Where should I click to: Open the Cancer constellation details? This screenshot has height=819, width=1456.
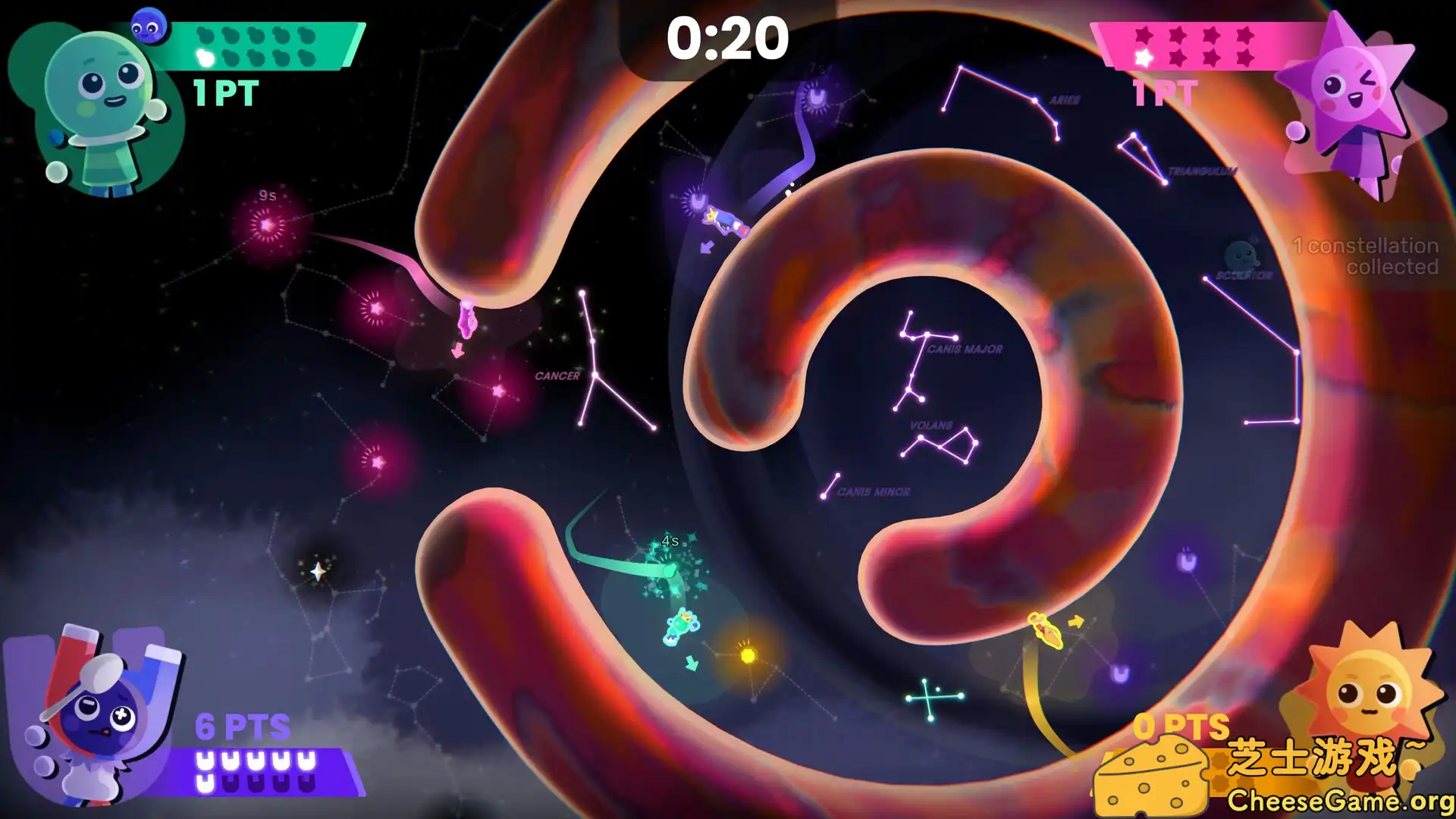[x=557, y=375]
